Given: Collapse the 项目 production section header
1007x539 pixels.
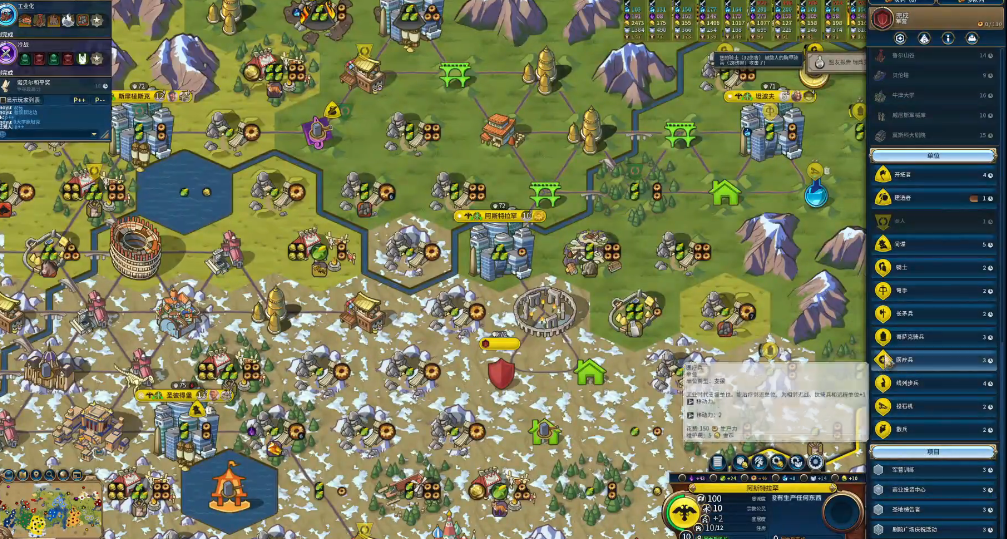Looking at the screenshot, I should click(932, 451).
